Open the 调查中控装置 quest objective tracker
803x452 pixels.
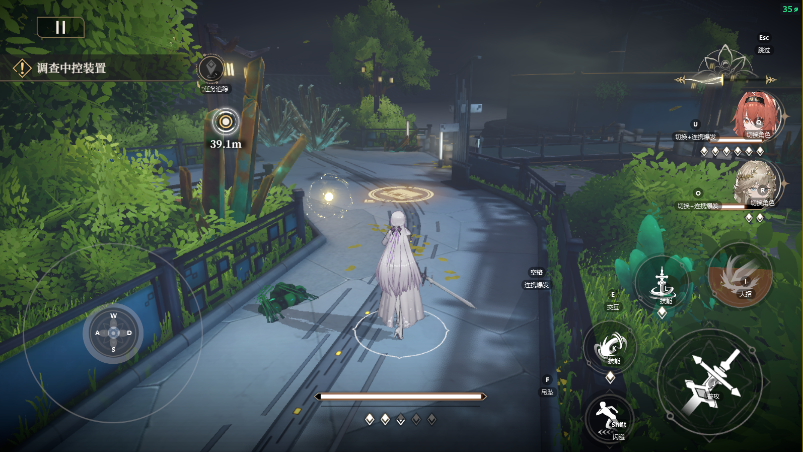coord(72,69)
